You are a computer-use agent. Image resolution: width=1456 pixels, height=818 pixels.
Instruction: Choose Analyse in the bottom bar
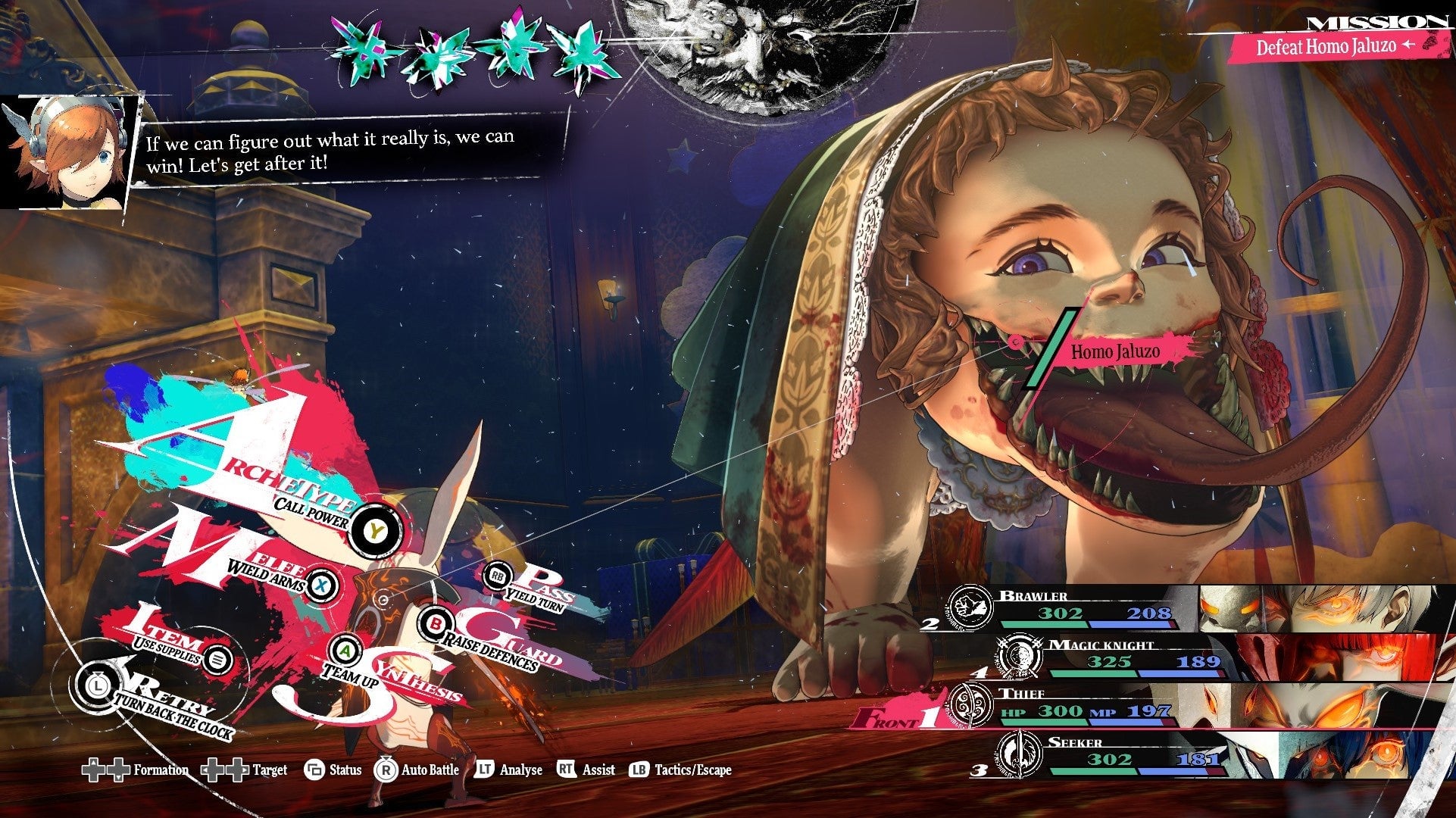(x=509, y=770)
